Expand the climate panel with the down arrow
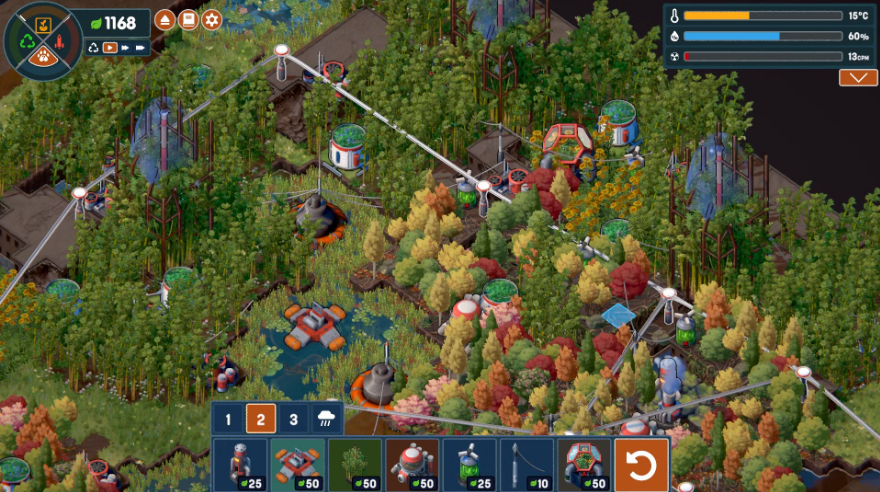This screenshot has height=492, width=880. click(x=858, y=78)
